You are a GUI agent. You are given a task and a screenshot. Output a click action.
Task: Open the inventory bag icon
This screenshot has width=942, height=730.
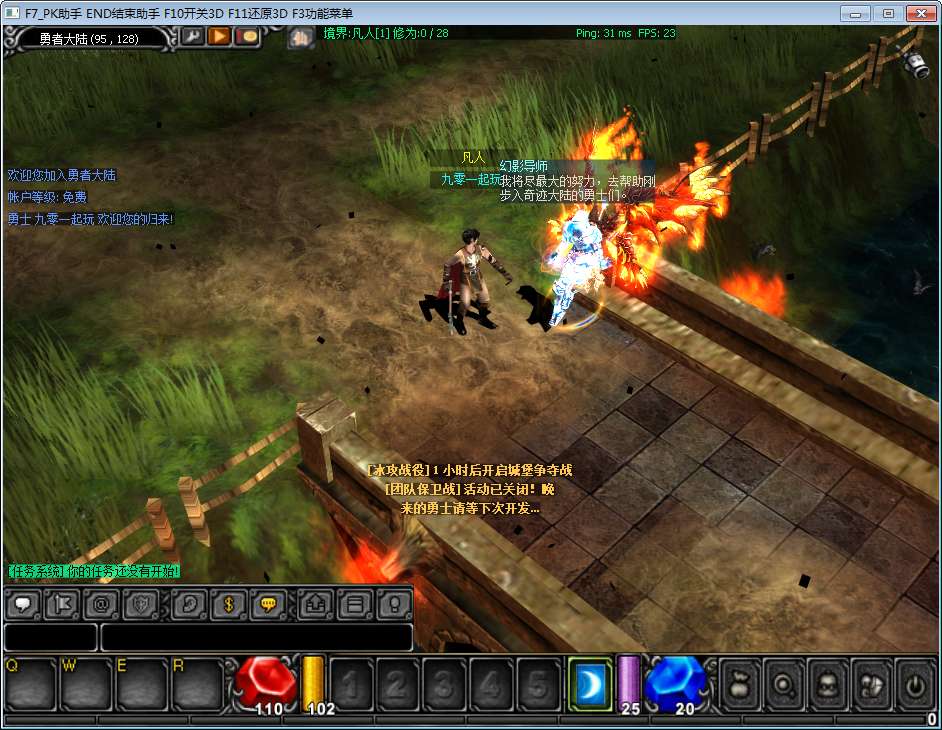click(739, 684)
